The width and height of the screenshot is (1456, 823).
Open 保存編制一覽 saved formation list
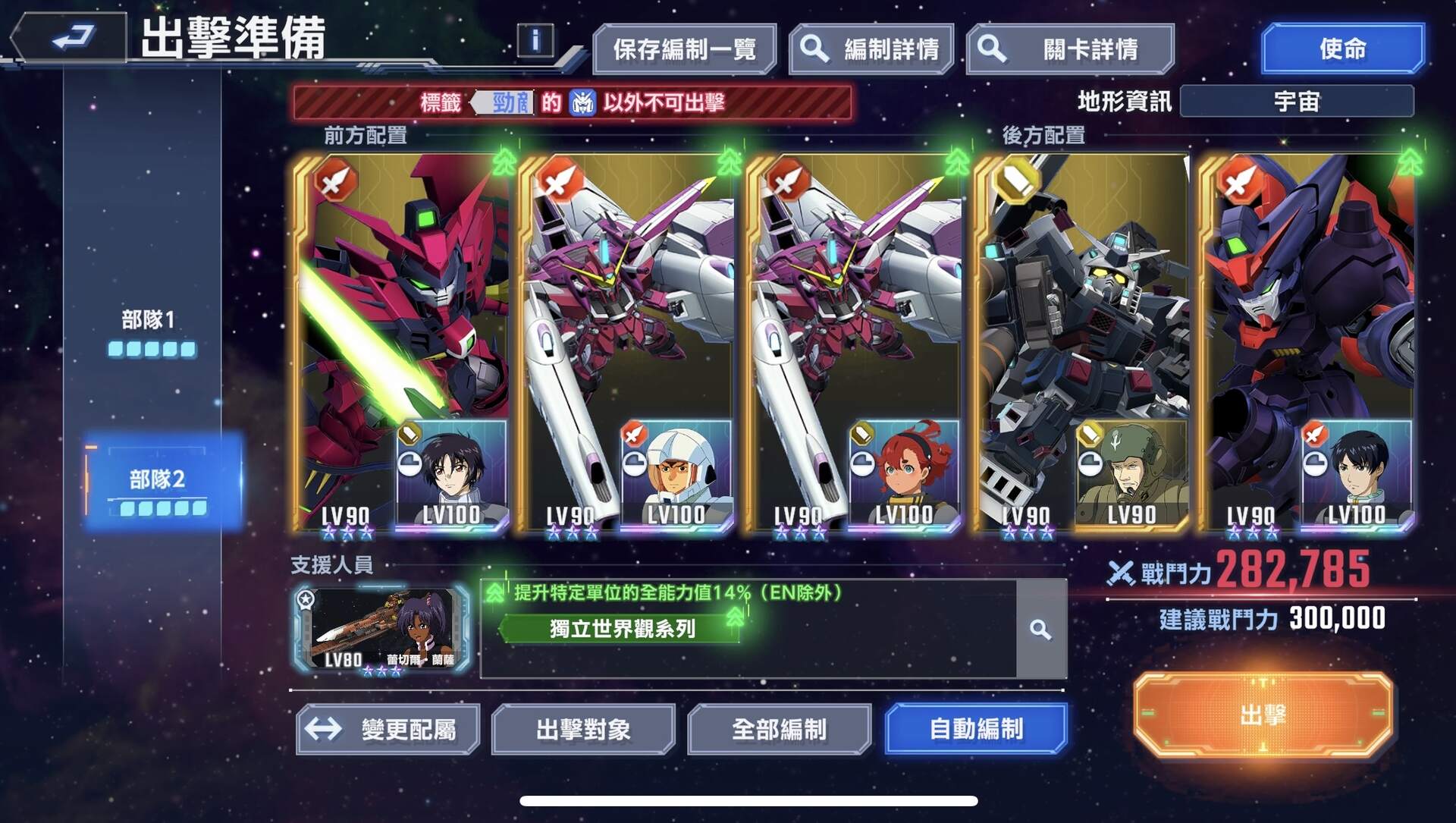coord(686,48)
